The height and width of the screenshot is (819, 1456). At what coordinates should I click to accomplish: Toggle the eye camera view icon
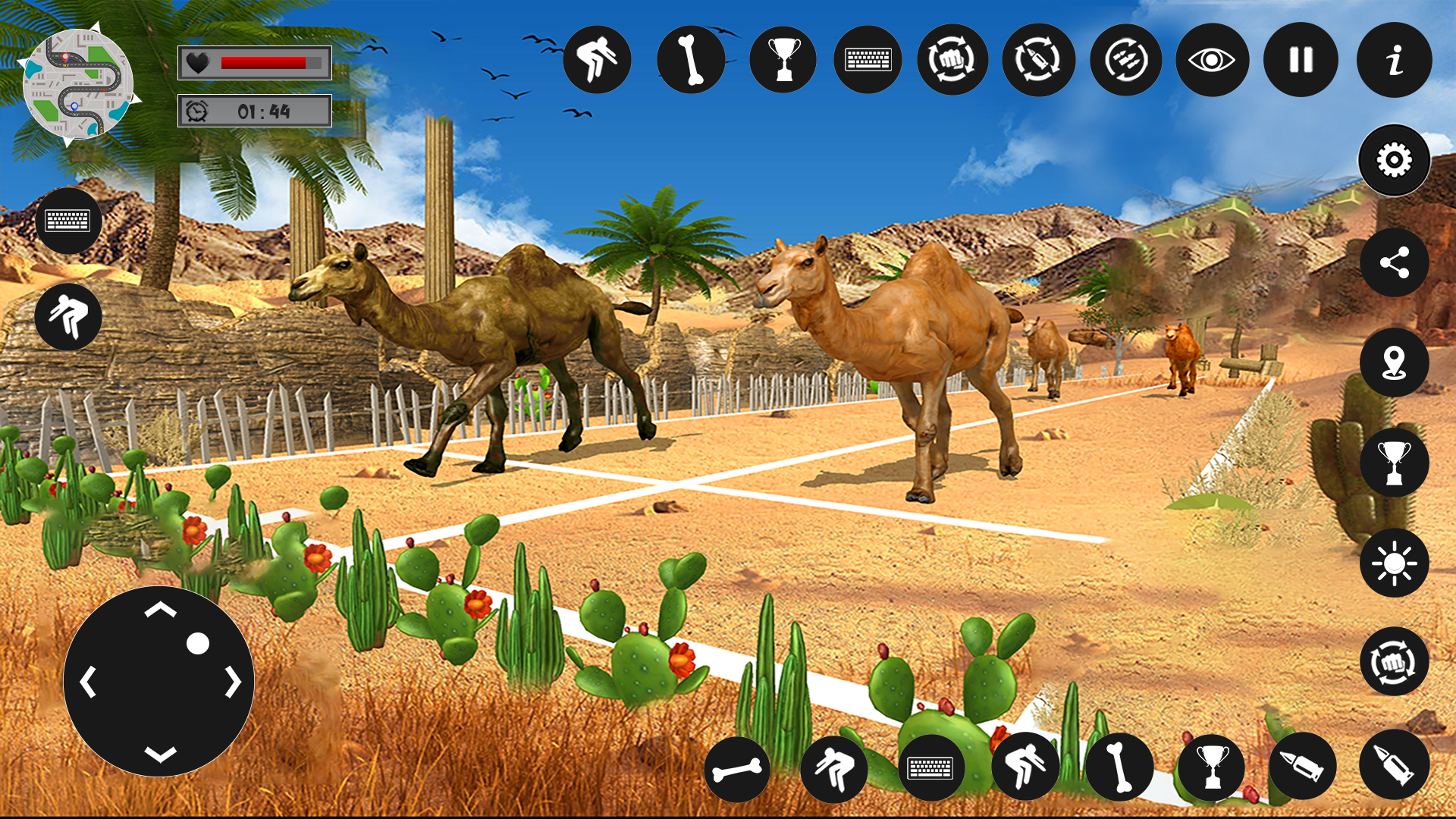(x=1213, y=61)
